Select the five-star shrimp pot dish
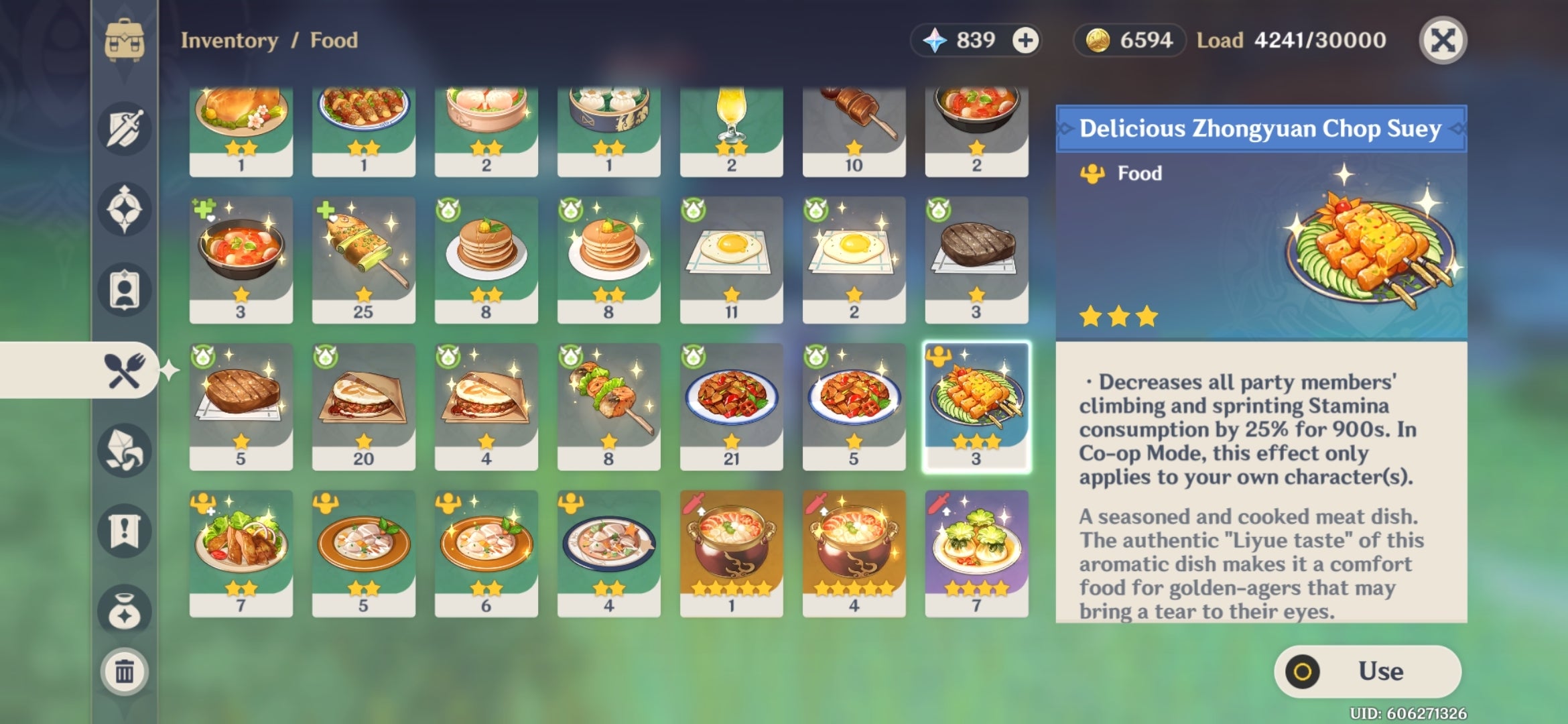 pos(730,553)
